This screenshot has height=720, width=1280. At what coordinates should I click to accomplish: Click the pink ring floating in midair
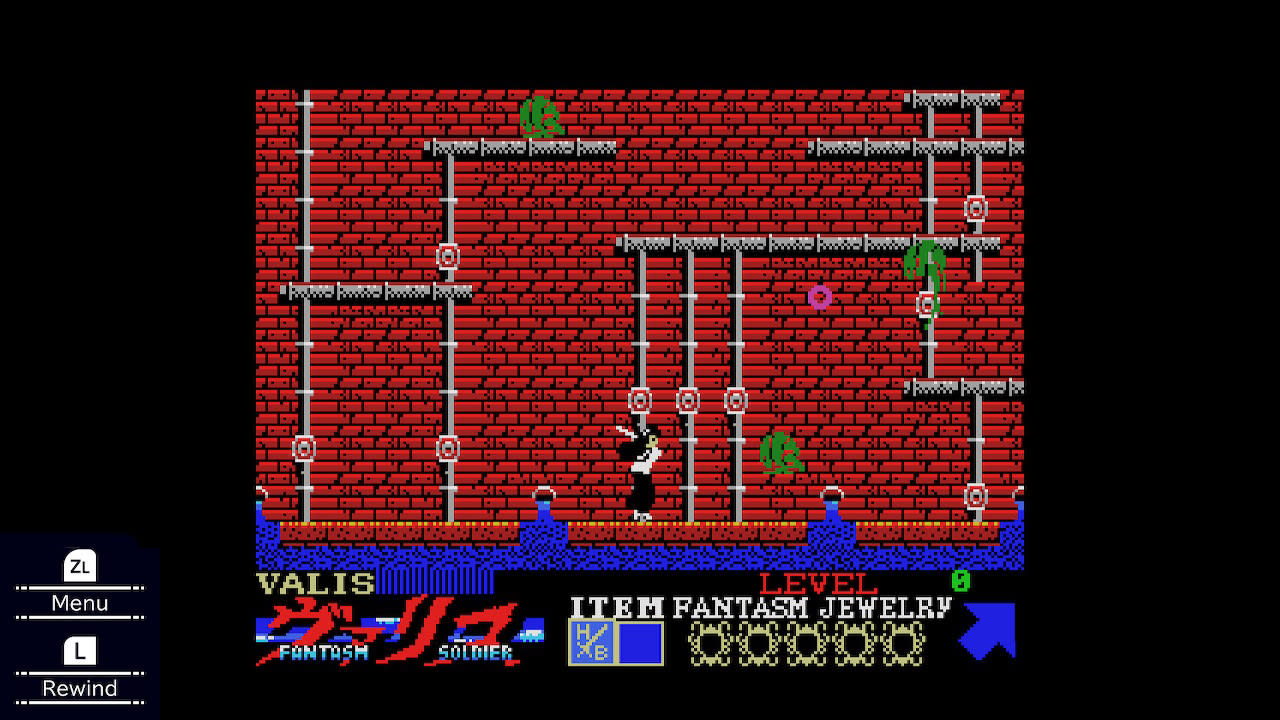click(820, 296)
